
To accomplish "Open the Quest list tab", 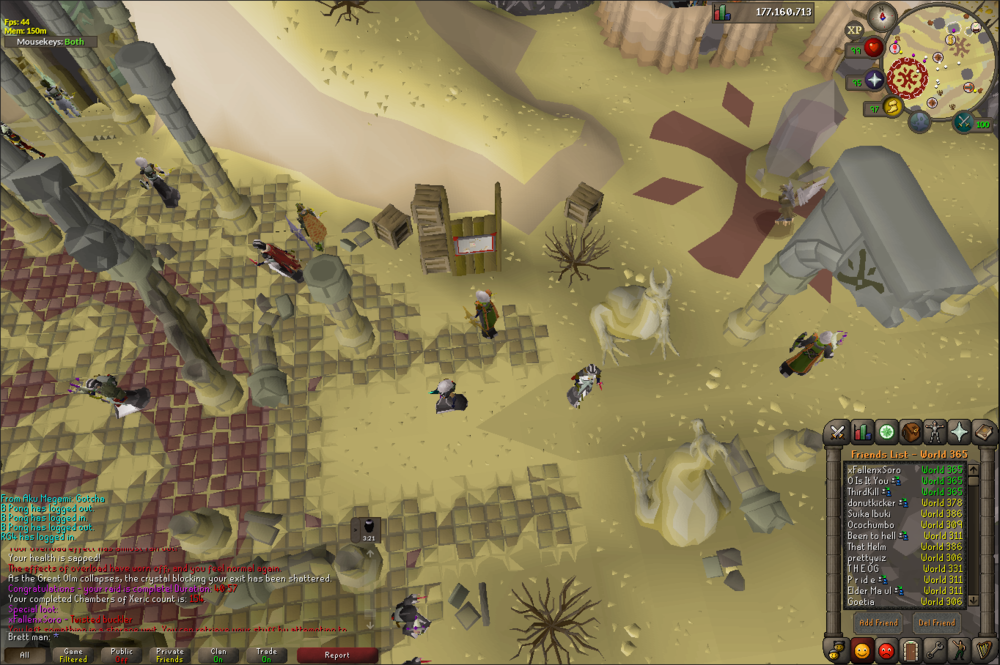I will (886, 432).
